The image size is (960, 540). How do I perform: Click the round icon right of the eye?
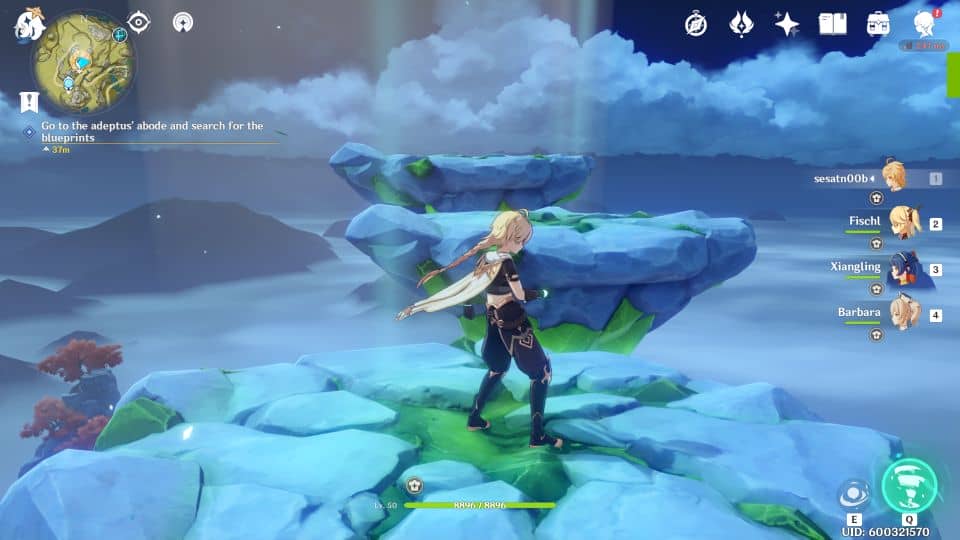click(183, 23)
